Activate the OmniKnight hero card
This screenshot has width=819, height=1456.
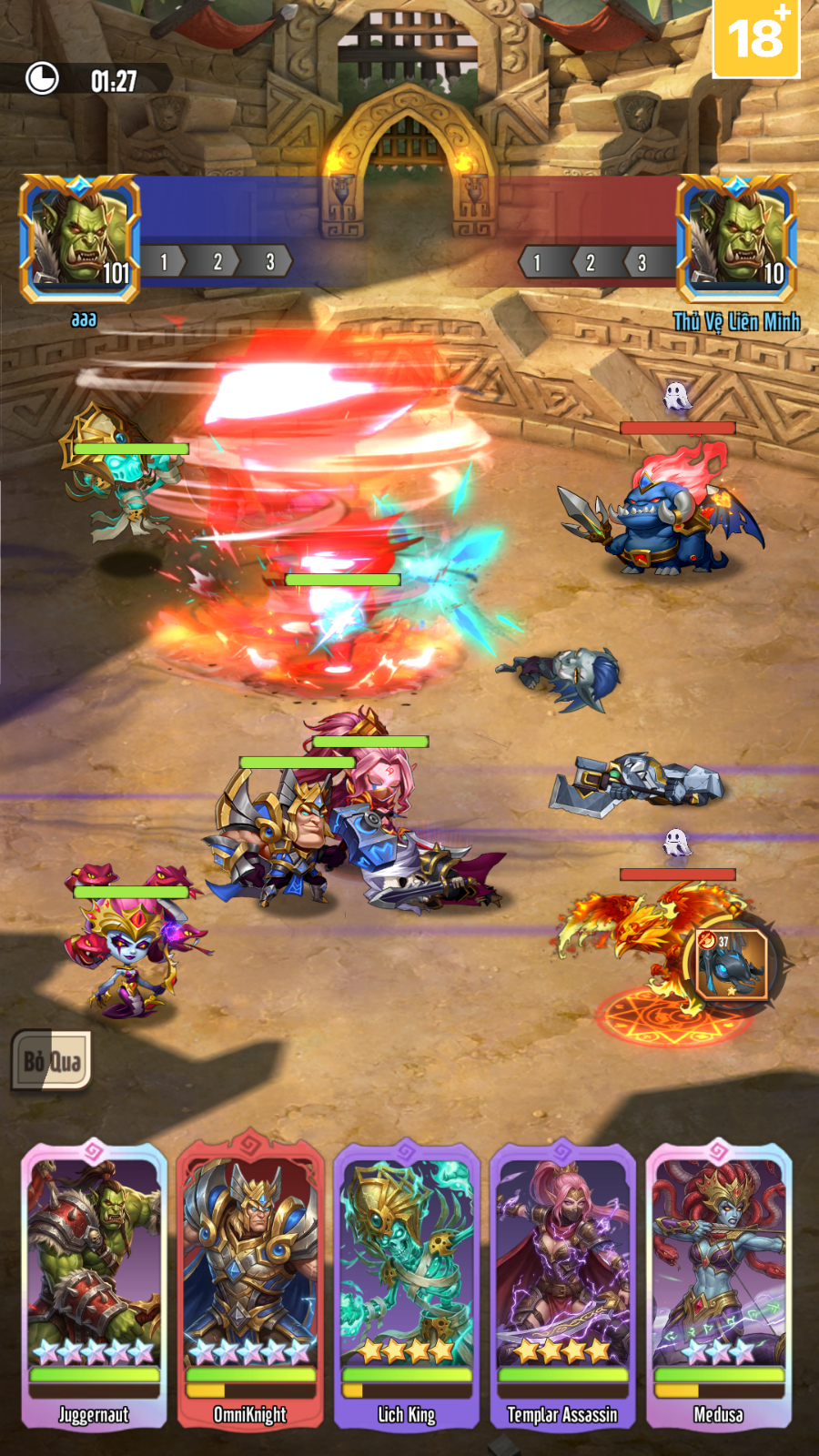250,1283
